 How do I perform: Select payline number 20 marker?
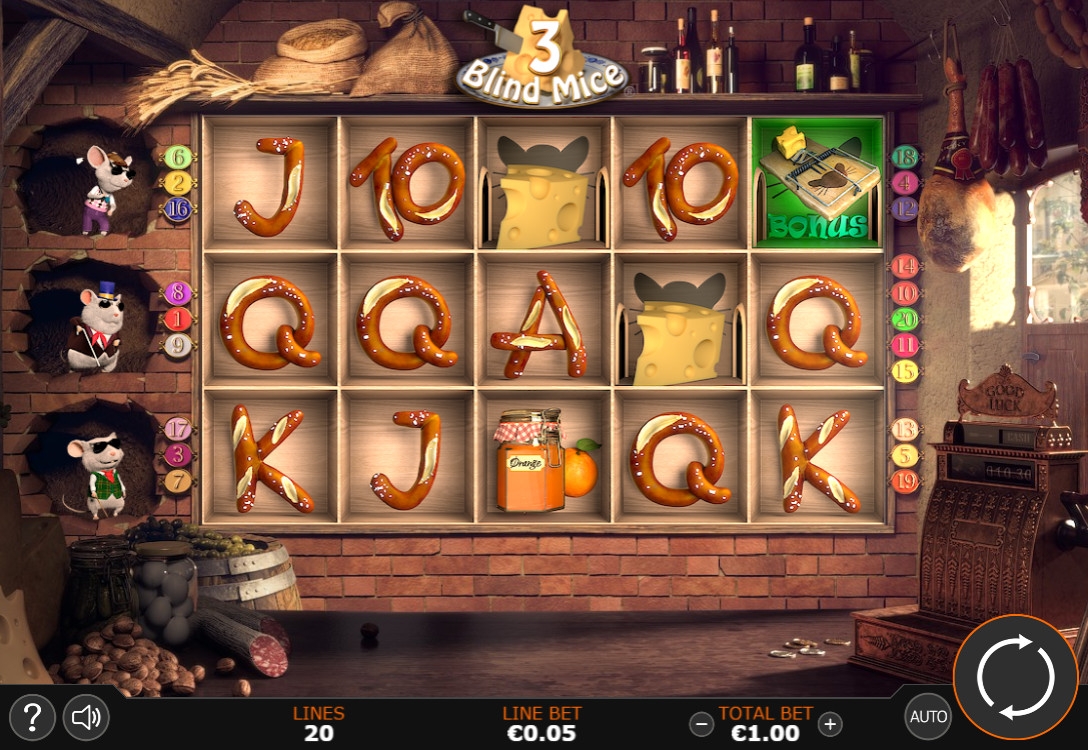coord(905,319)
